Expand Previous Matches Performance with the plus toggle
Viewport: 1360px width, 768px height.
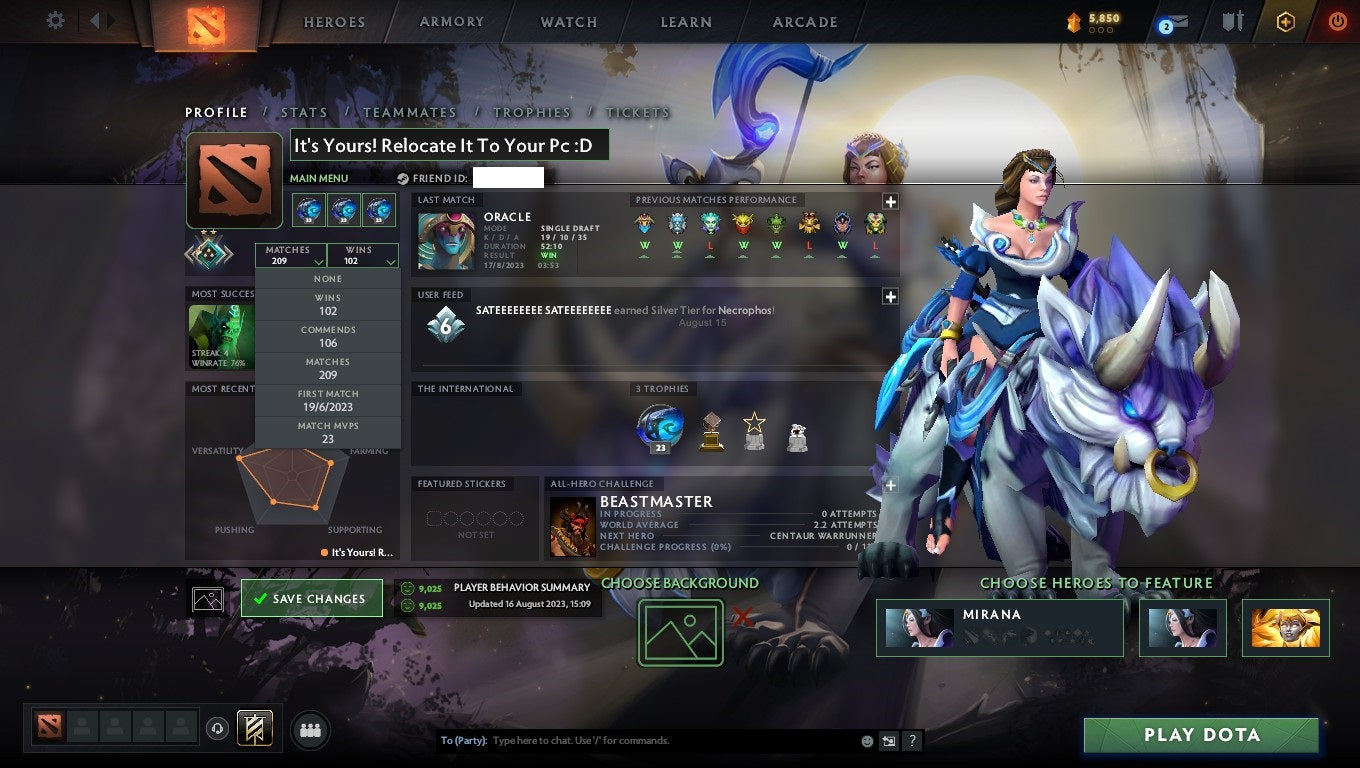(891, 200)
